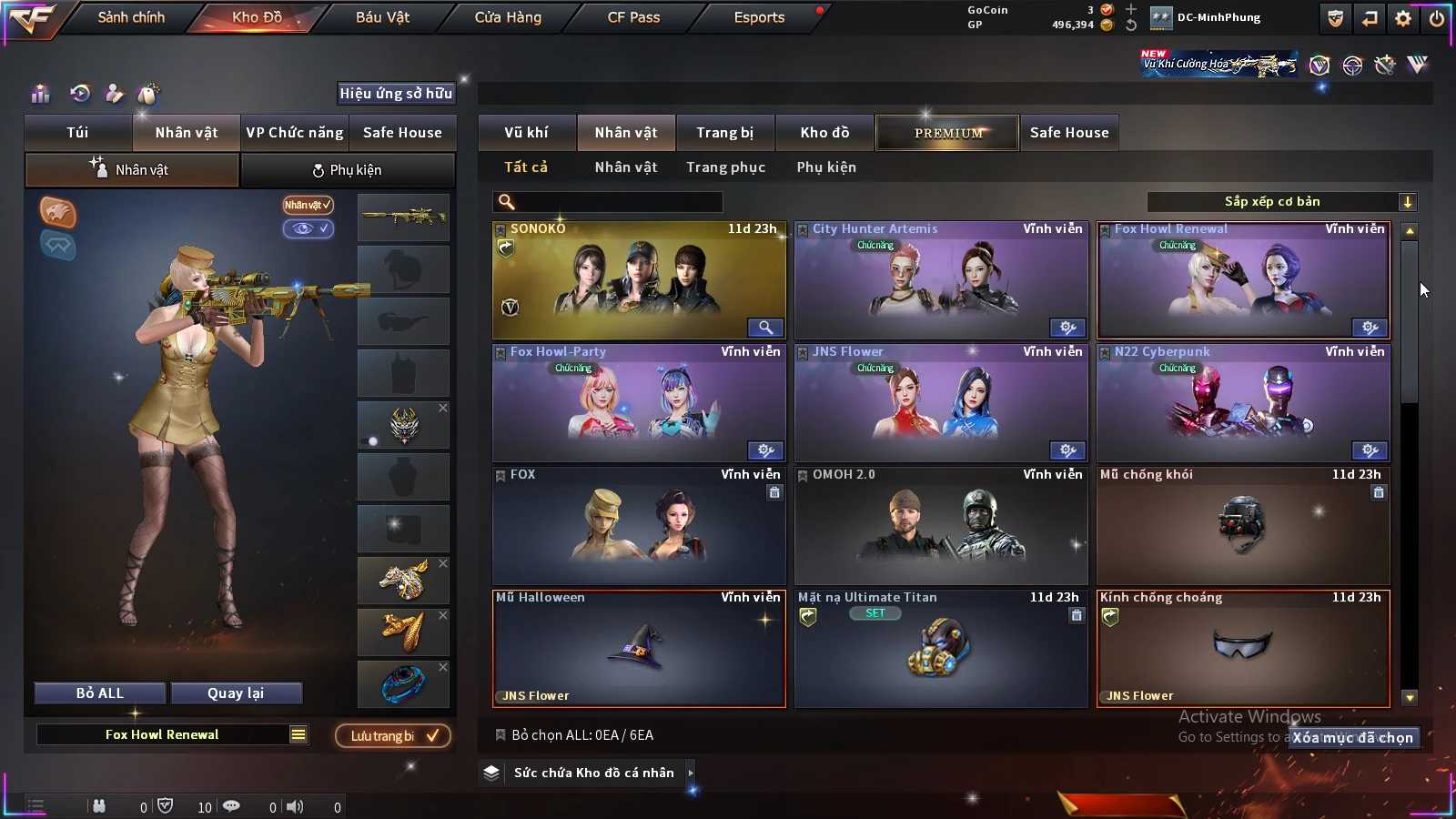The height and width of the screenshot is (819, 1456).
Task: Click the Bỏ ALL button
Action: pyautogui.click(x=100, y=693)
